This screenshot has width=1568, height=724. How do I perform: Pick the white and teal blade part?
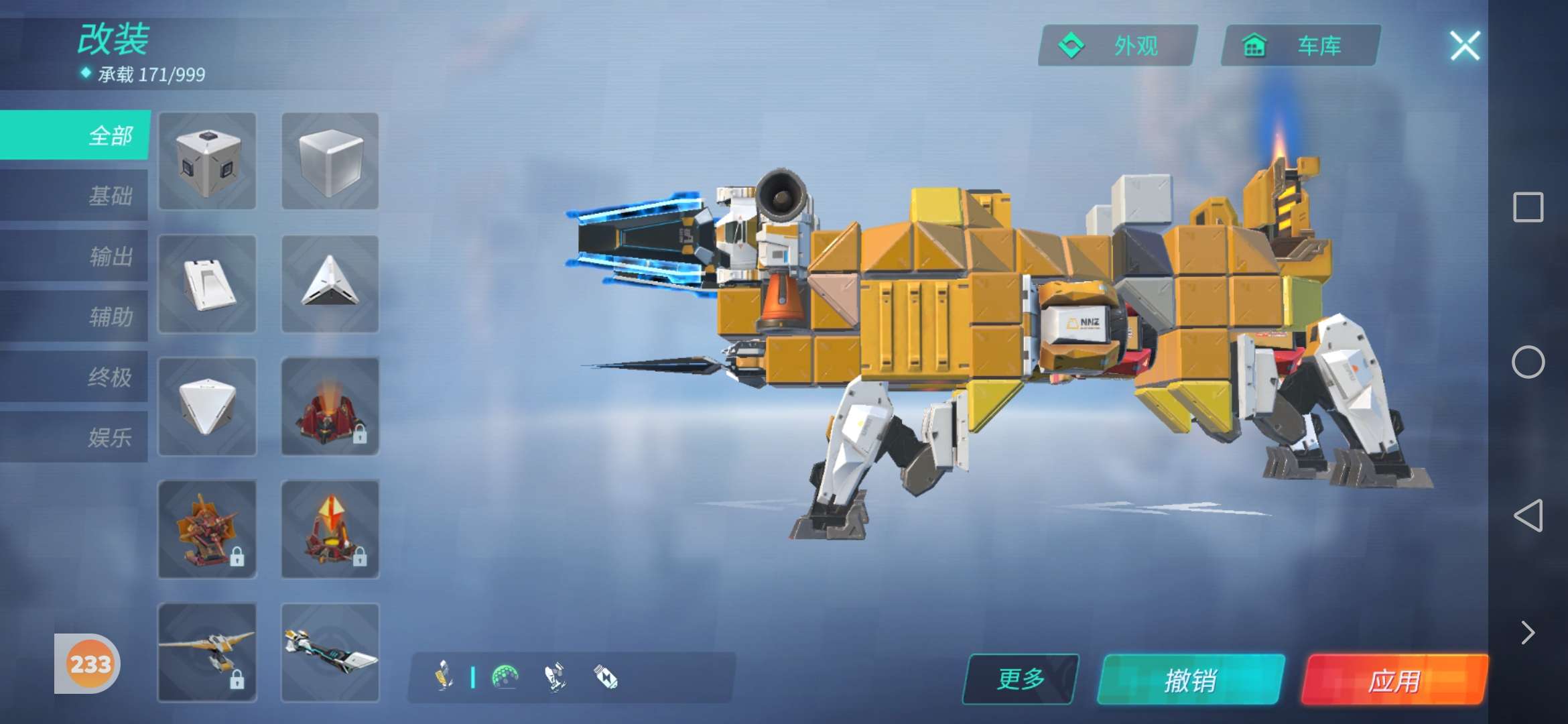coord(330,652)
